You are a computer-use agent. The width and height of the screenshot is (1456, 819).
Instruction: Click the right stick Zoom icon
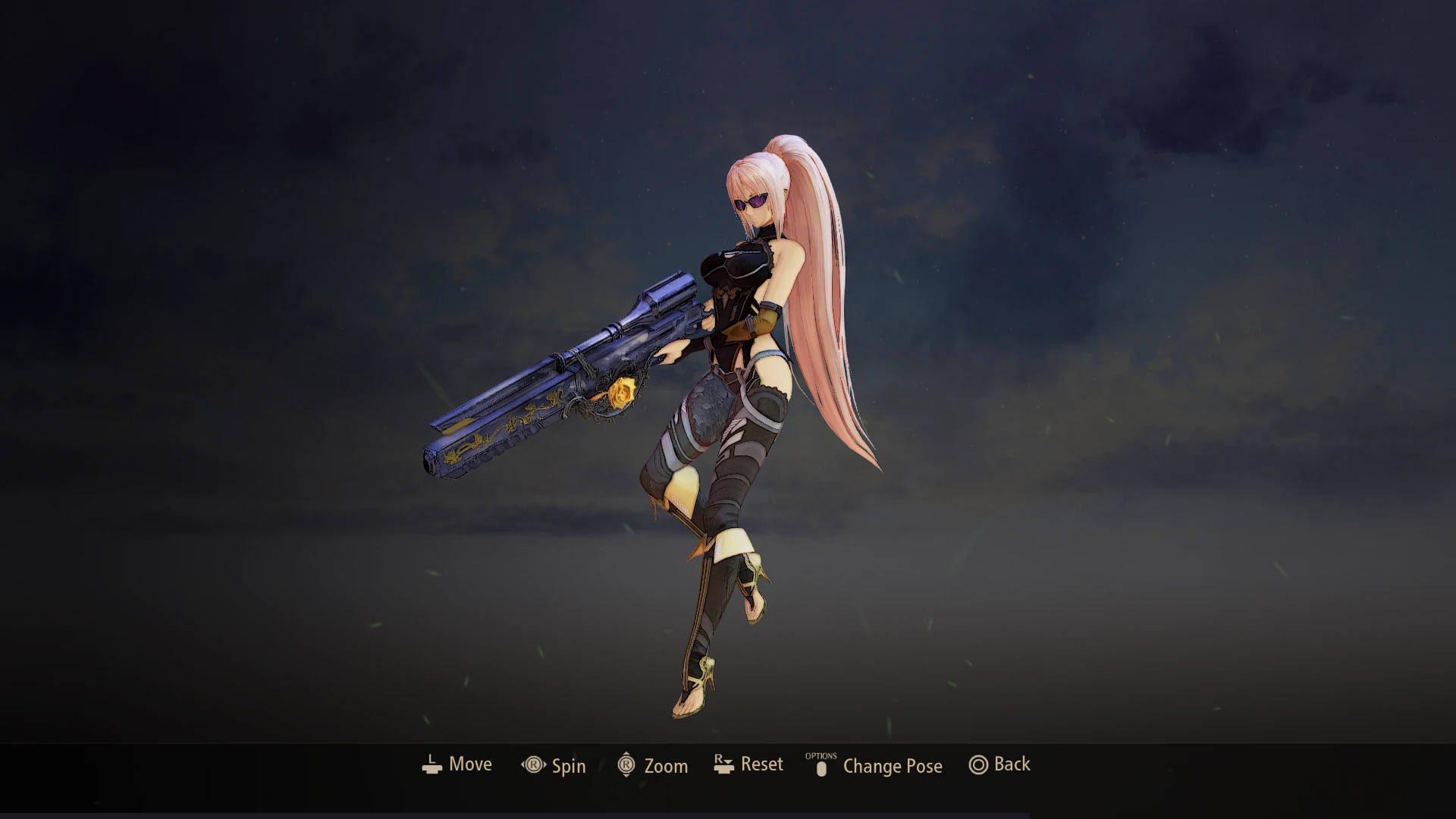point(625,765)
